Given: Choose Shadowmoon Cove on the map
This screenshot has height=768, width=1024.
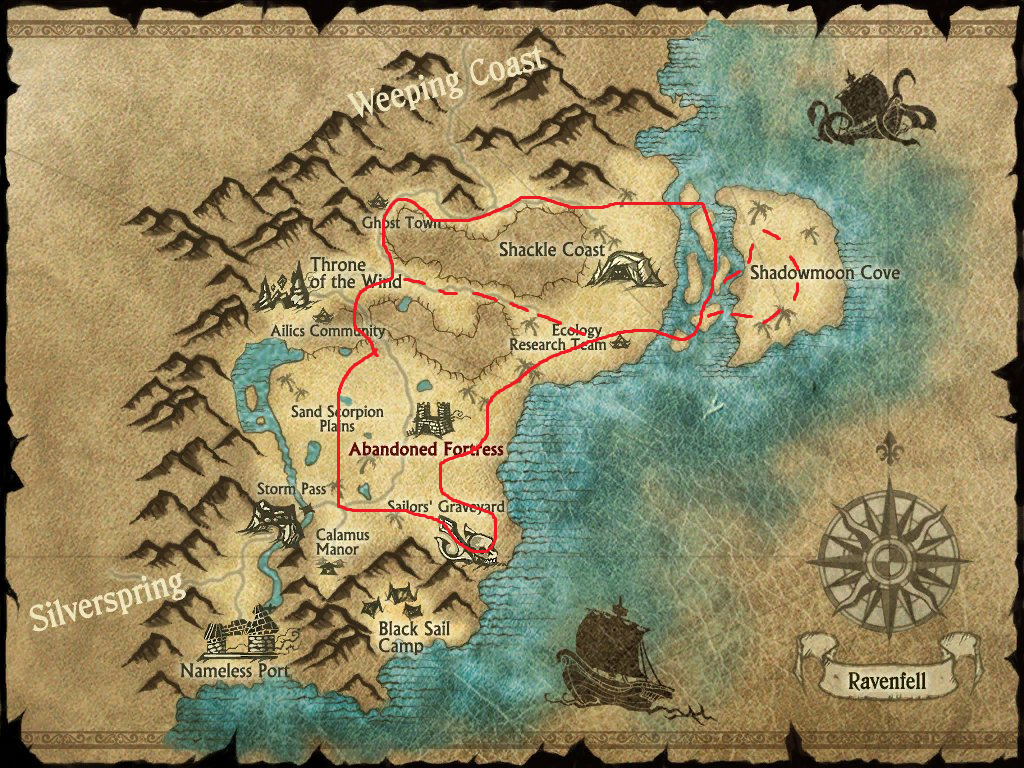Looking at the screenshot, I should click(825, 272).
